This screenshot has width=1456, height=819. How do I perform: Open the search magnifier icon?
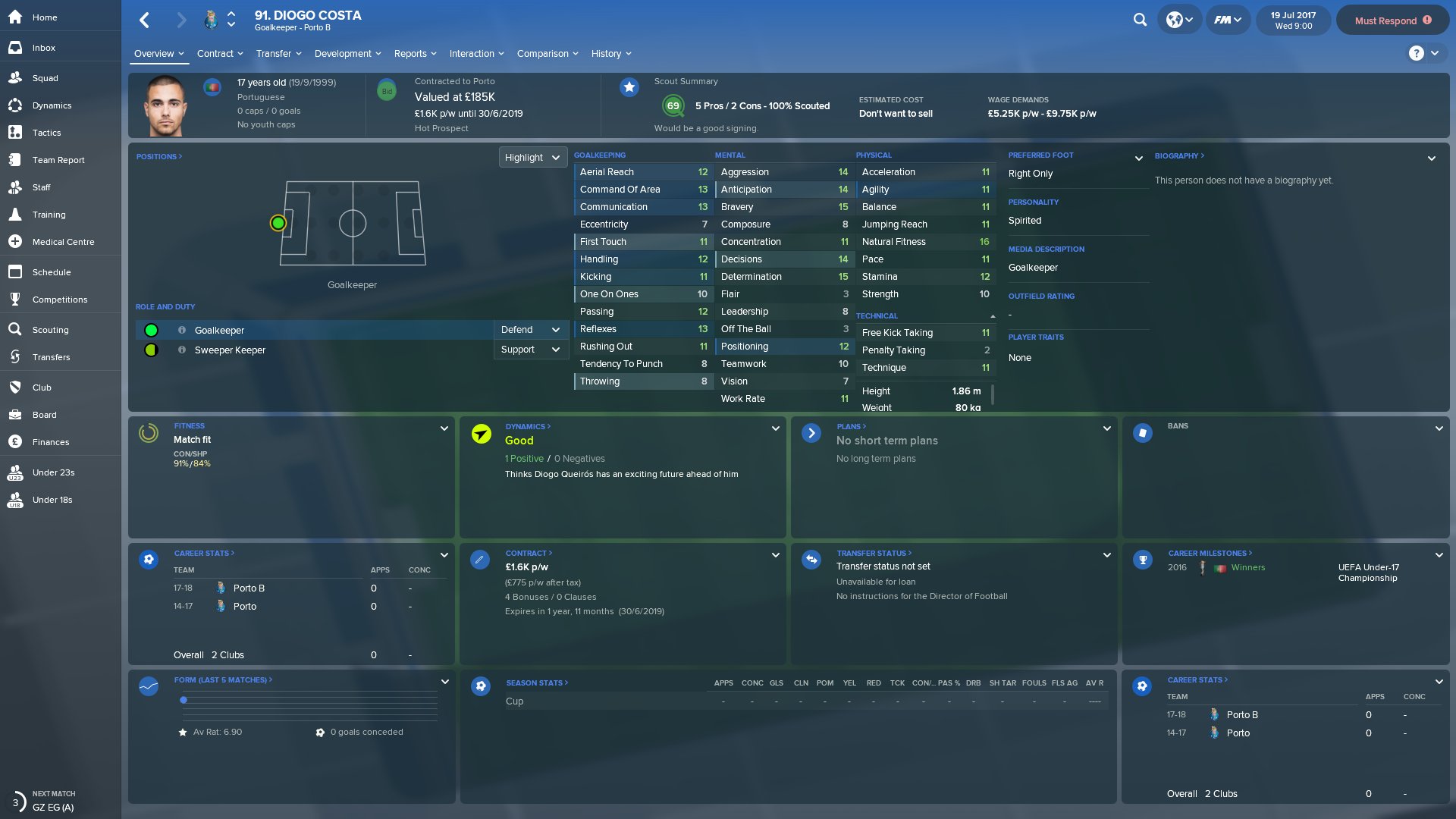tap(1140, 20)
